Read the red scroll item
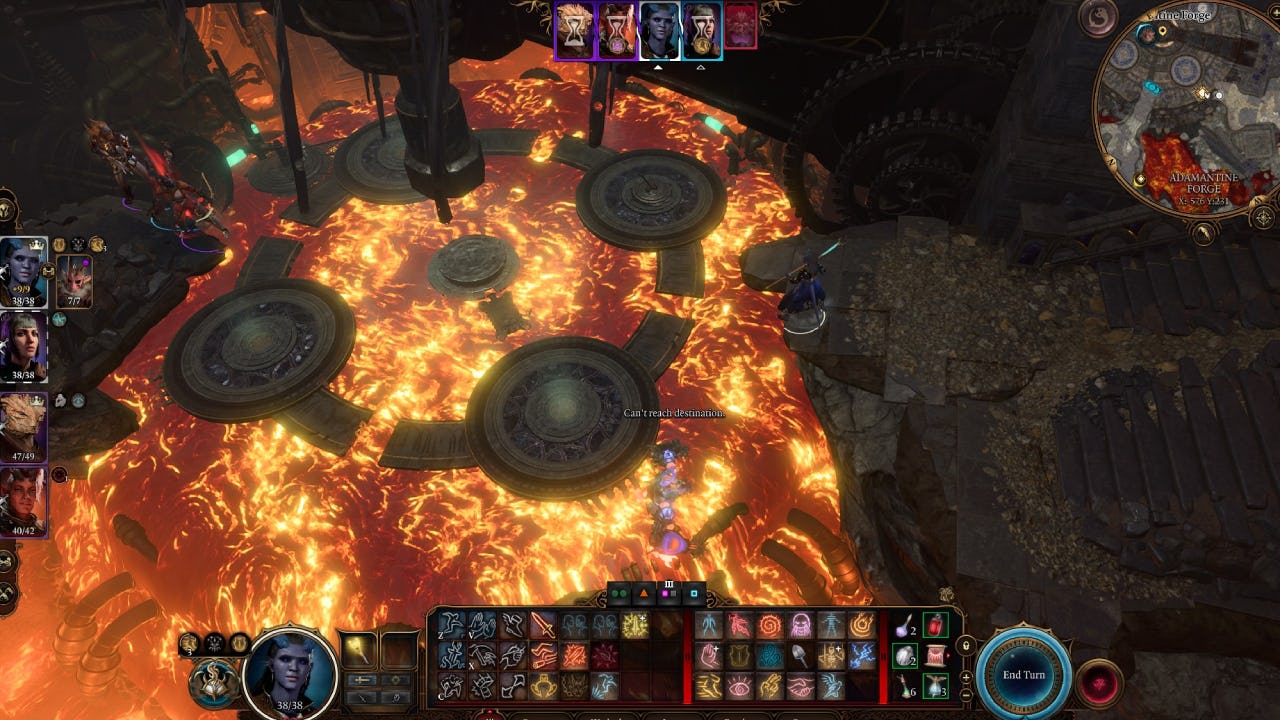This screenshot has width=1280, height=720. [x=935, y=657]
